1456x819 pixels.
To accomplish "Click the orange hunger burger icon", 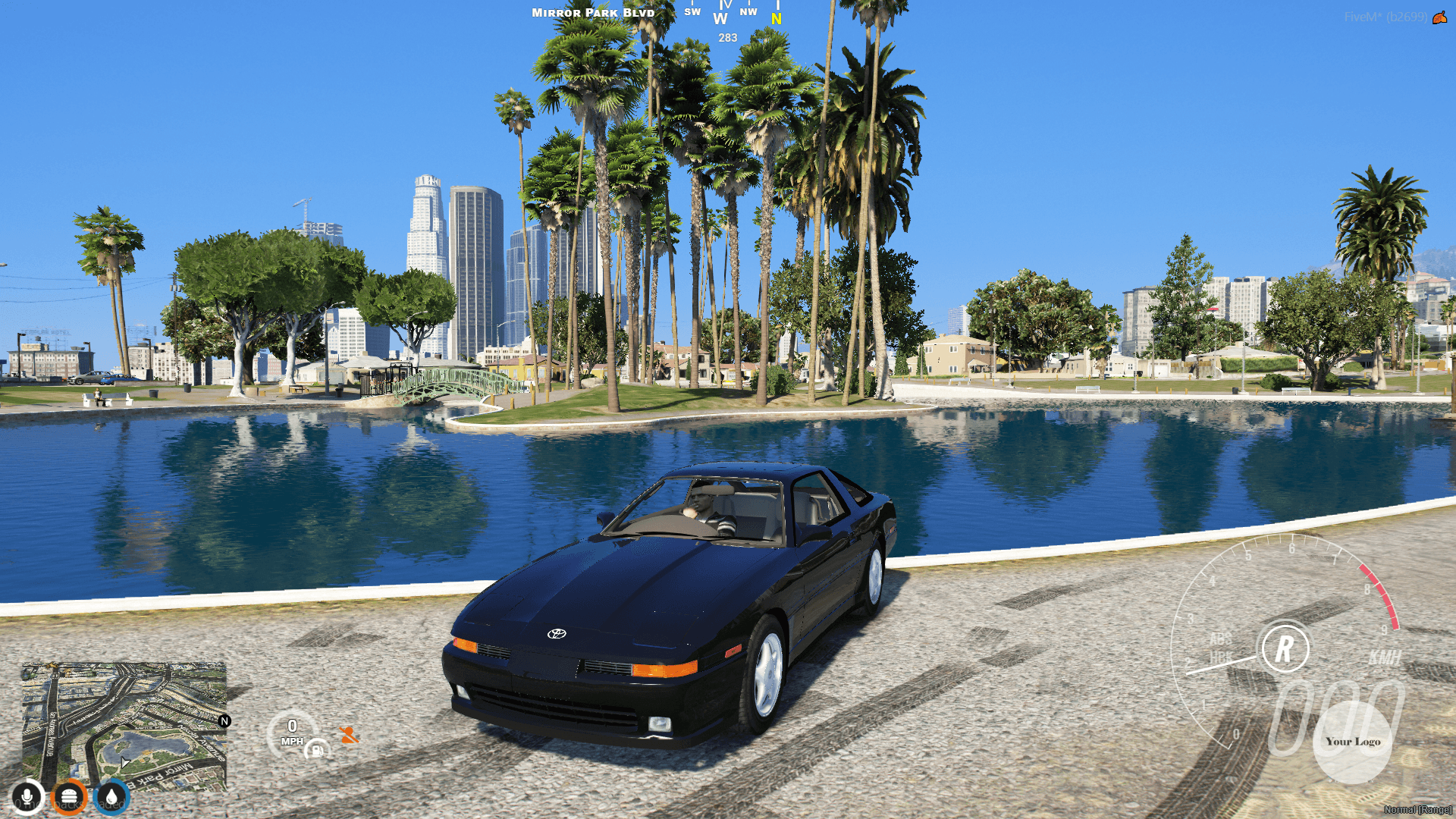I will click(68, 795).
